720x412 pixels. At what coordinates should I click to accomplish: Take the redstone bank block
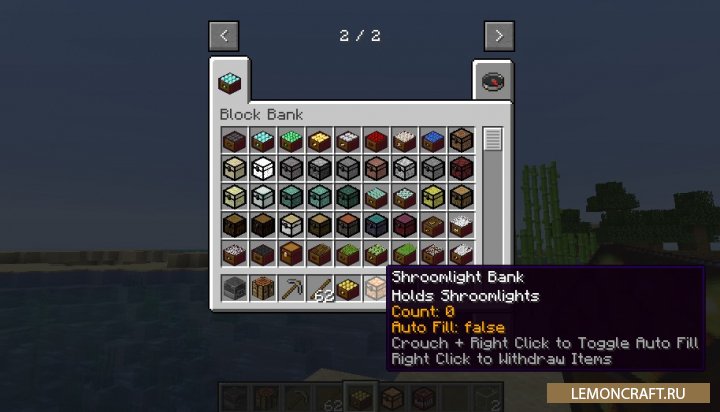tap(376, 140)
